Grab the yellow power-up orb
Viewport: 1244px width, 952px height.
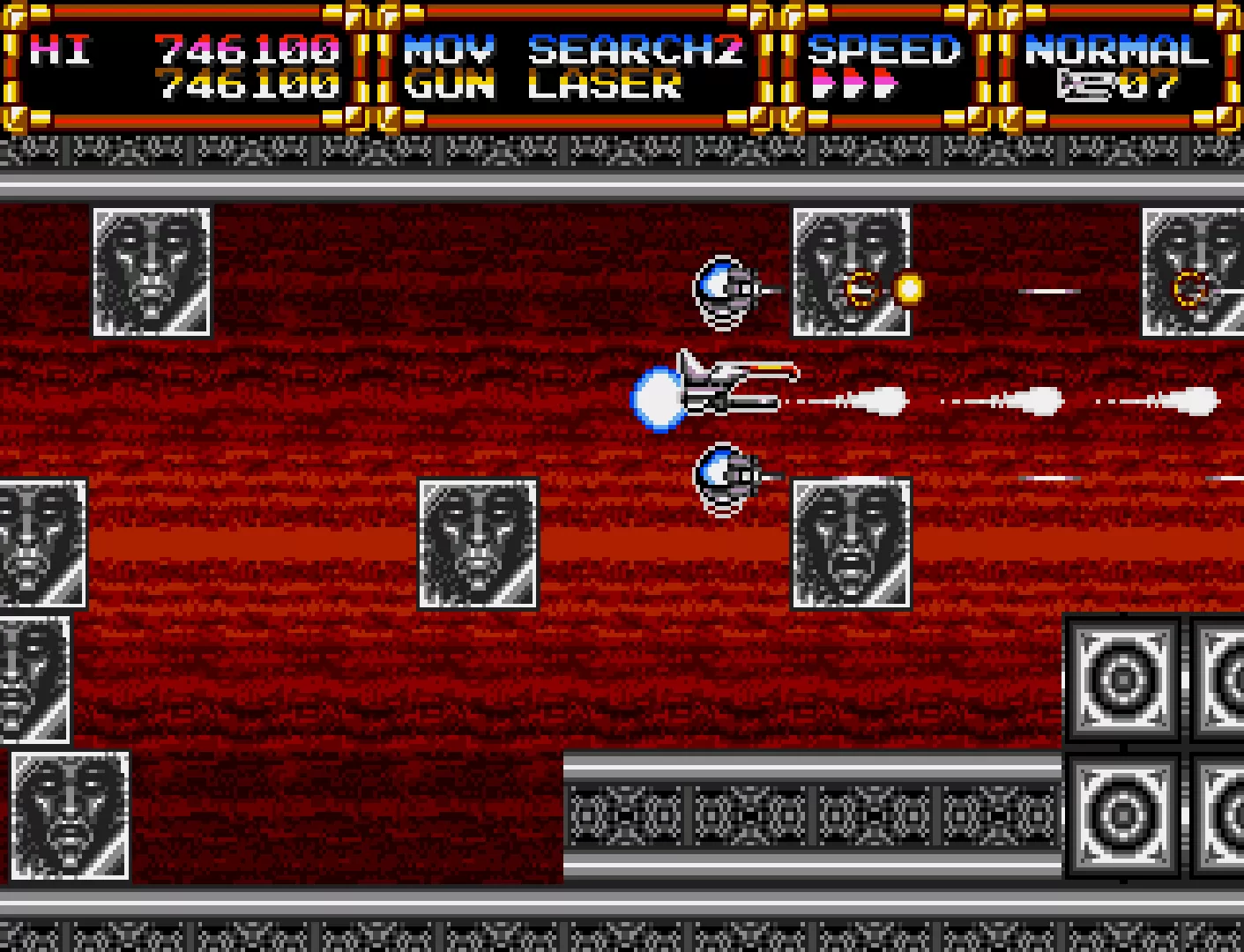click(x=908, y=287)
